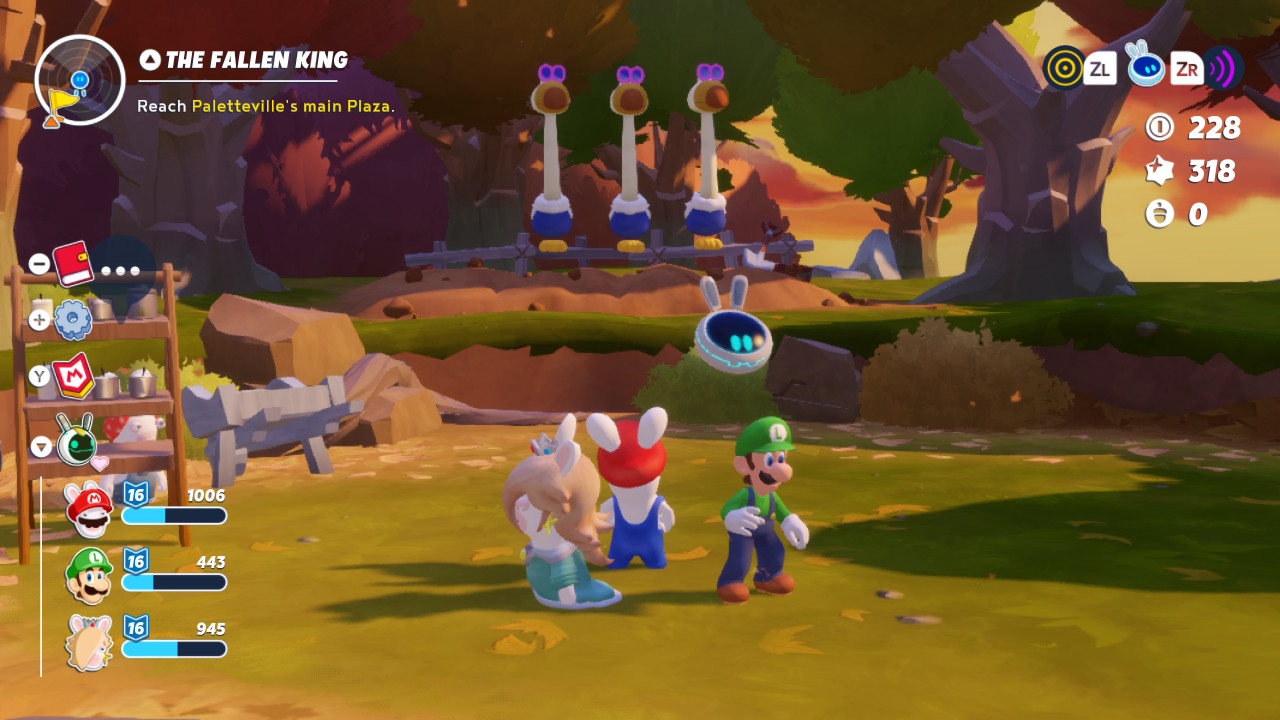Open the blue gear settings icon
The height and width of the screenshot is (720, 1280).
[x=73, y=319]
